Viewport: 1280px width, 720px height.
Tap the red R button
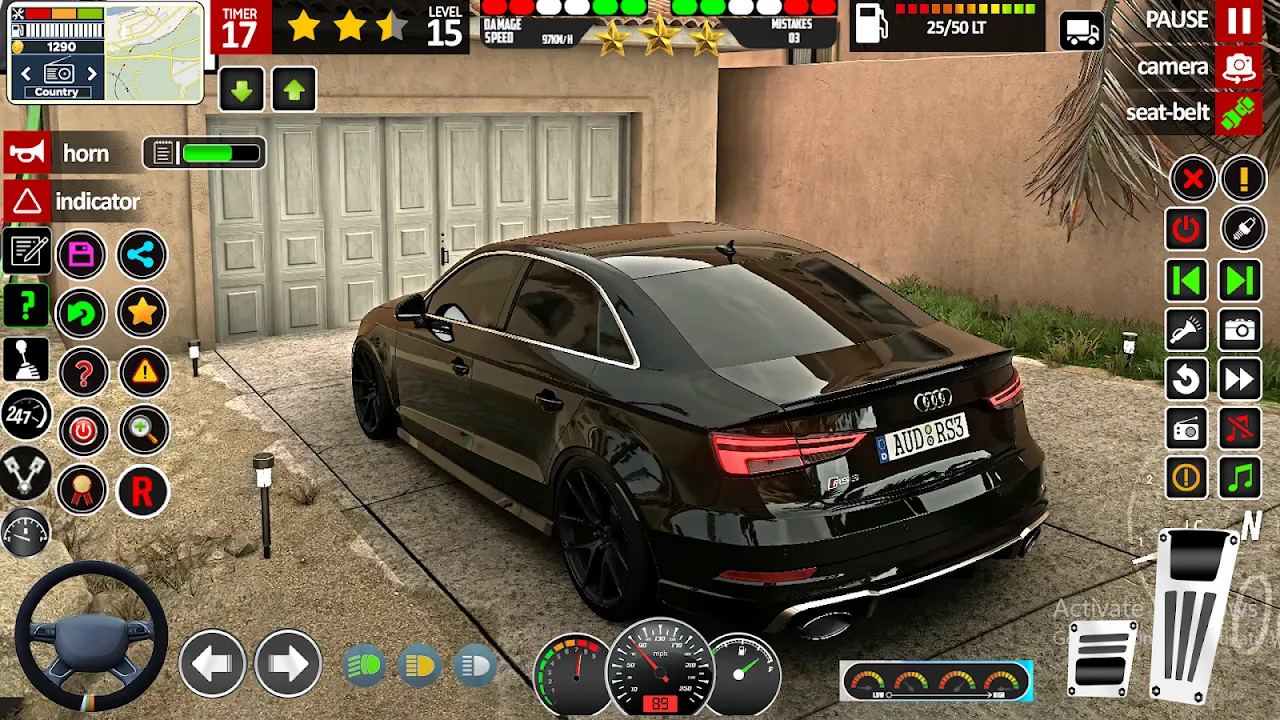(x=142, y=491)
